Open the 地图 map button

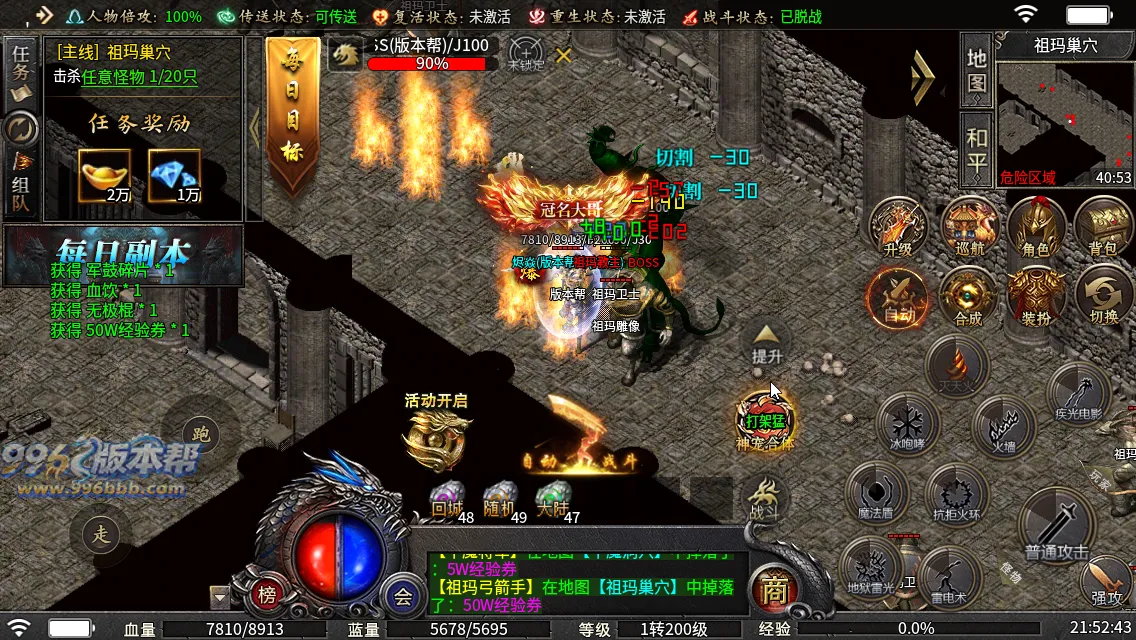[x=976, y=70]
